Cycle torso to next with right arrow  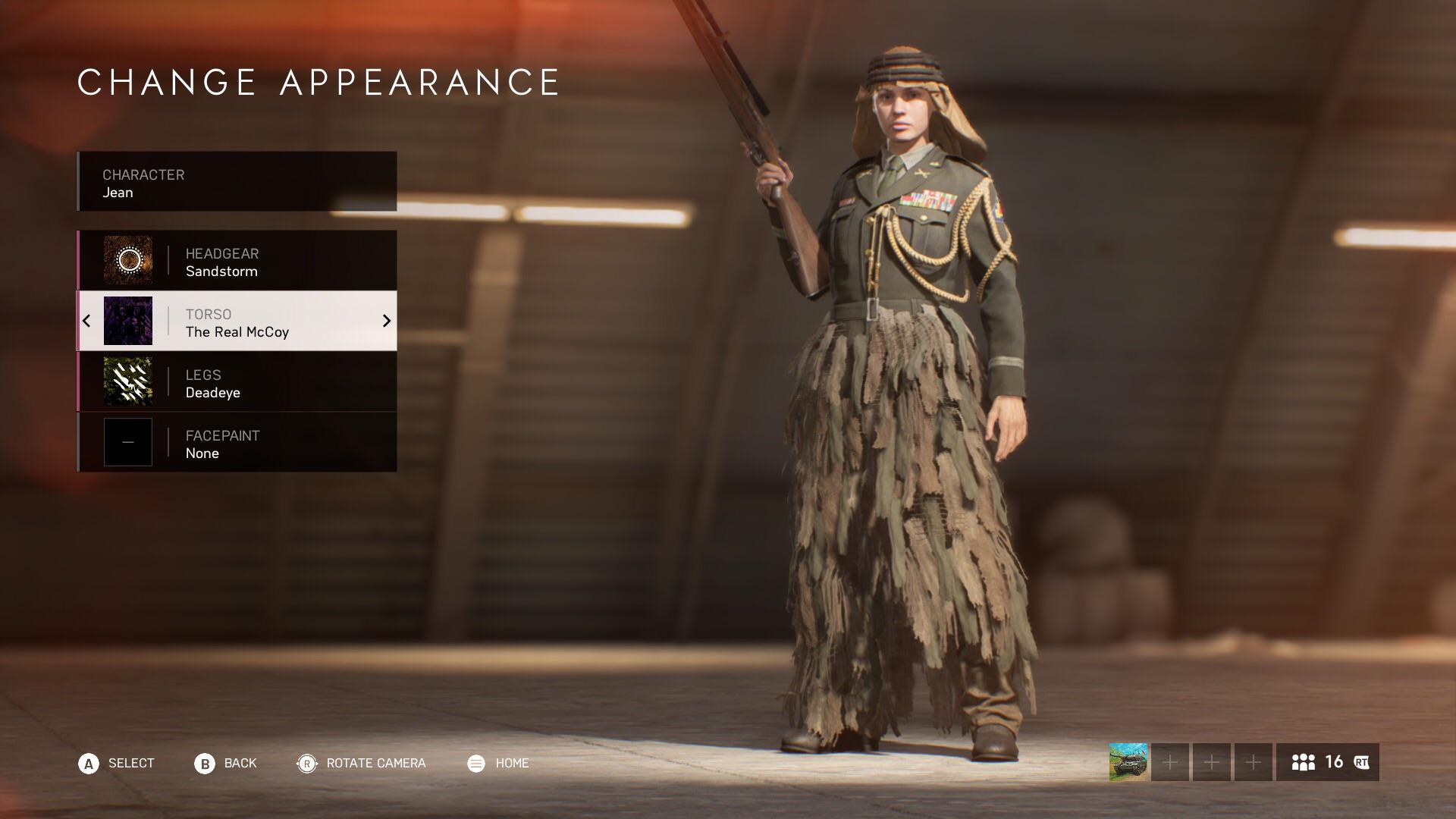point(386,321)
